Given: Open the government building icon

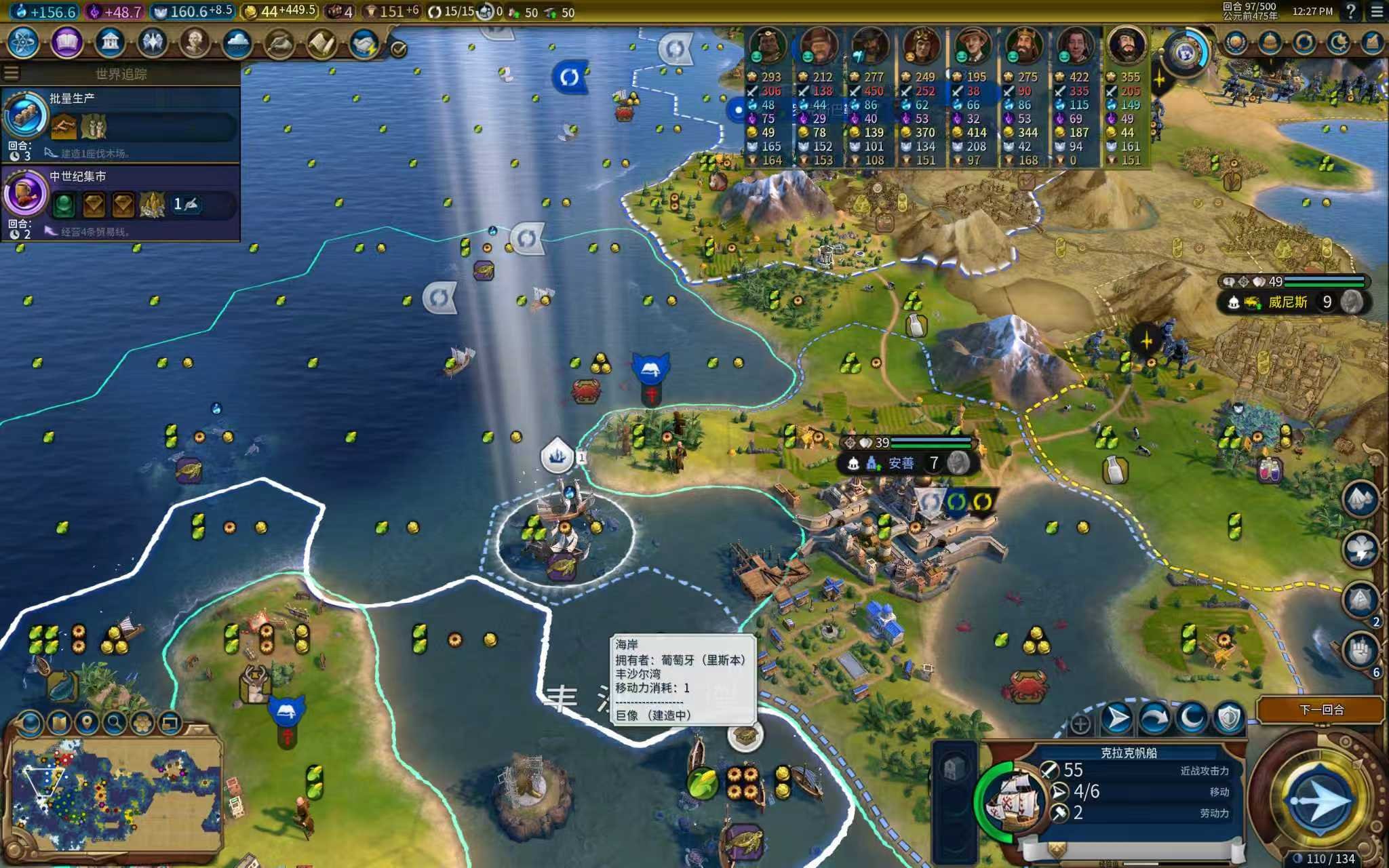Looking at the screenshot, I should click(110, 43).
